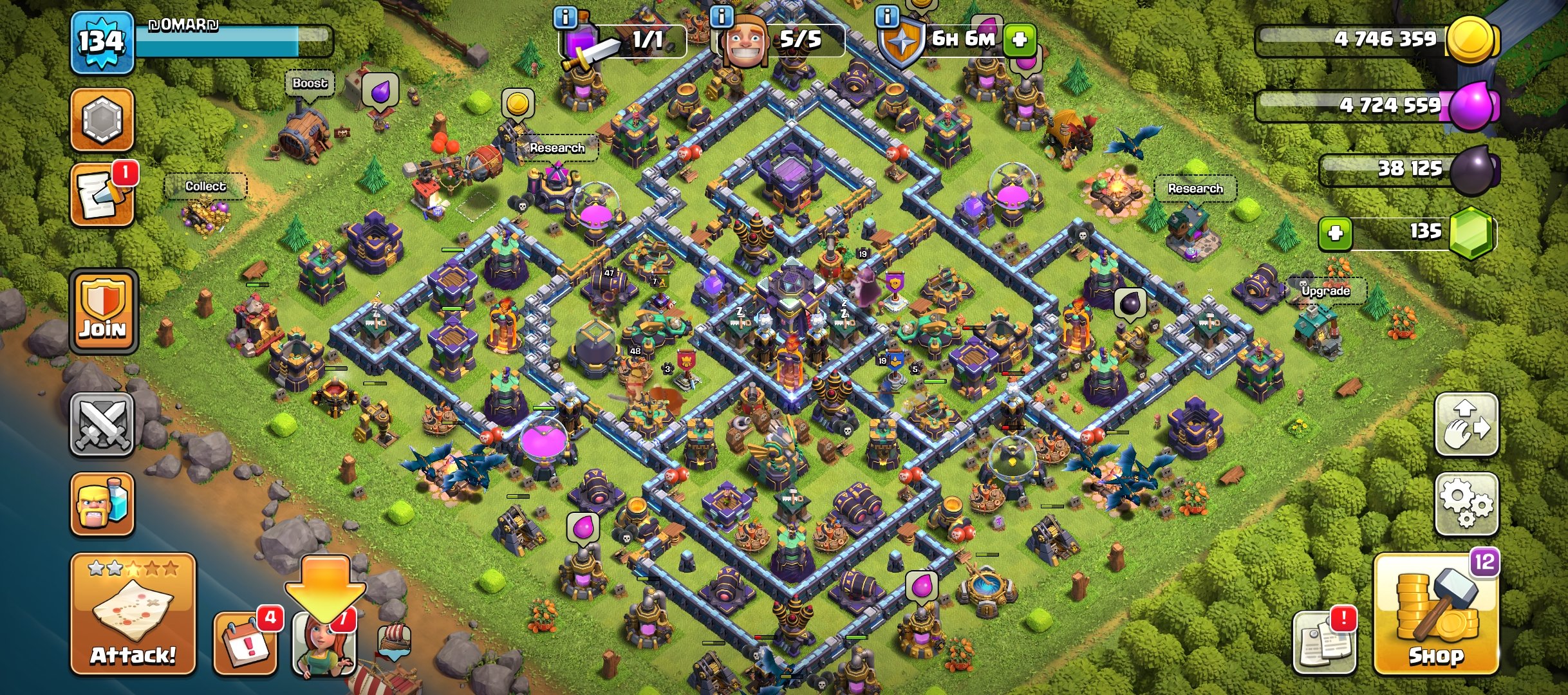Start an Attack from the map button
1568x695 pixels.
pos(133,615)
